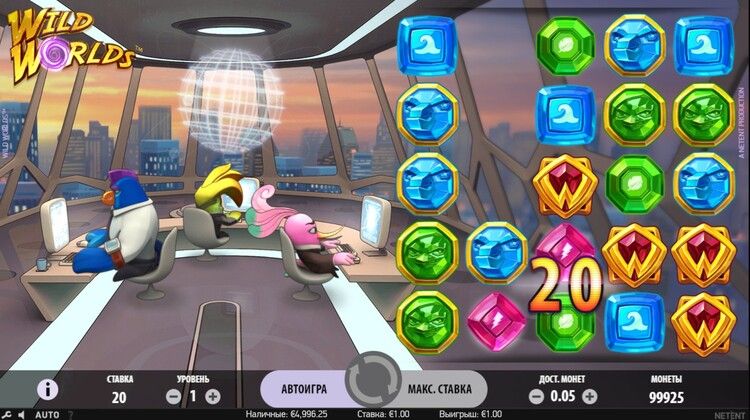
Task: Open the game info panel
Action: (x=47, y=389)
